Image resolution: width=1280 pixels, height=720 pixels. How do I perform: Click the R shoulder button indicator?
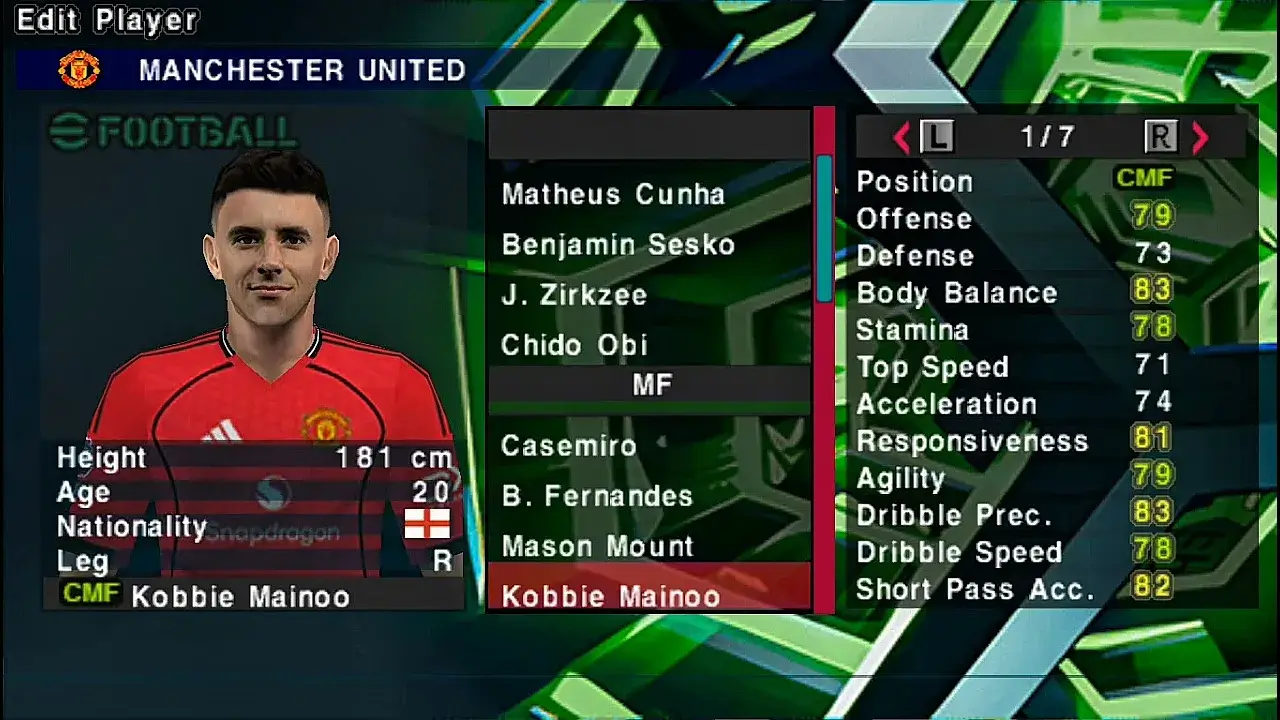coord(1160,137)
